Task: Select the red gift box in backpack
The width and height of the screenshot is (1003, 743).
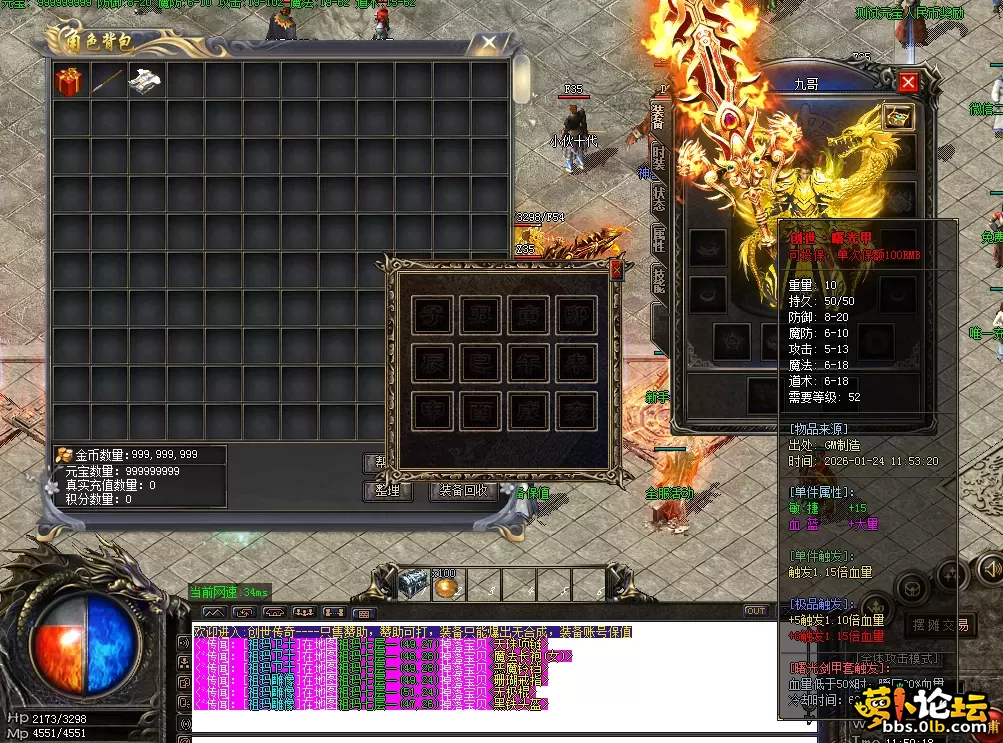Action: [69, 82]
